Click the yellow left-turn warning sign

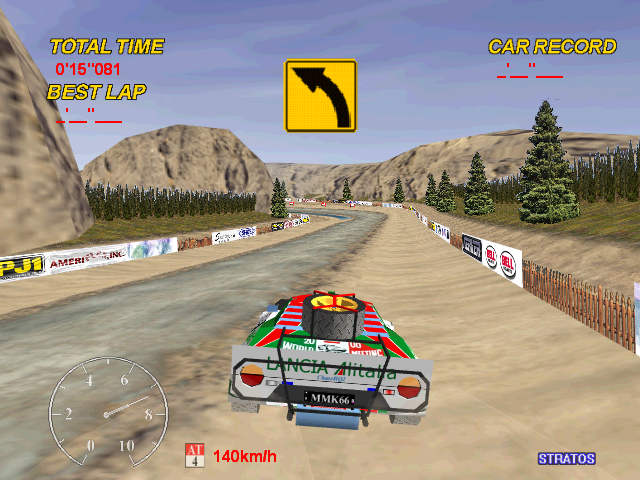[321, 96]
